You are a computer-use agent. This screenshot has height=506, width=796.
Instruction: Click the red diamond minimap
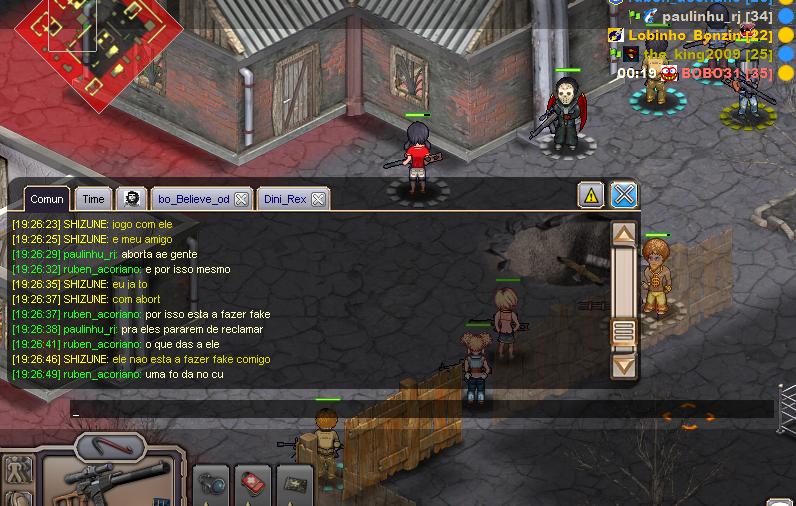click(98, 40)
